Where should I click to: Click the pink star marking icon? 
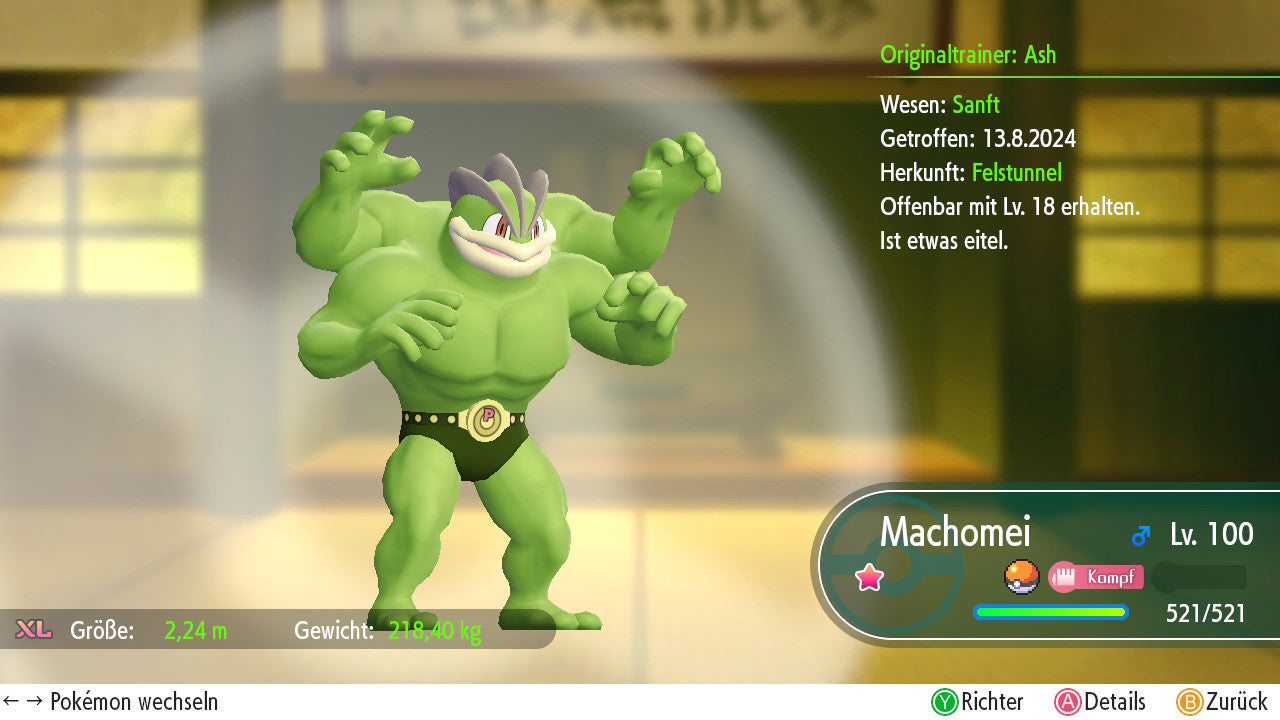point(869,577)
